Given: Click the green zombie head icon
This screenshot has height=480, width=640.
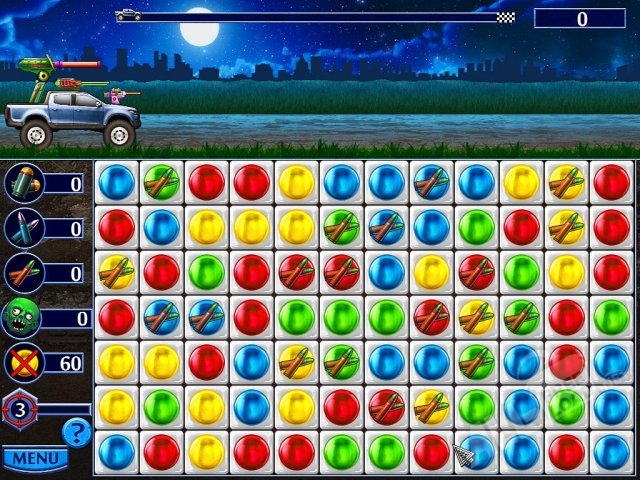Looking at the screenshot, I should pos(21,318).
